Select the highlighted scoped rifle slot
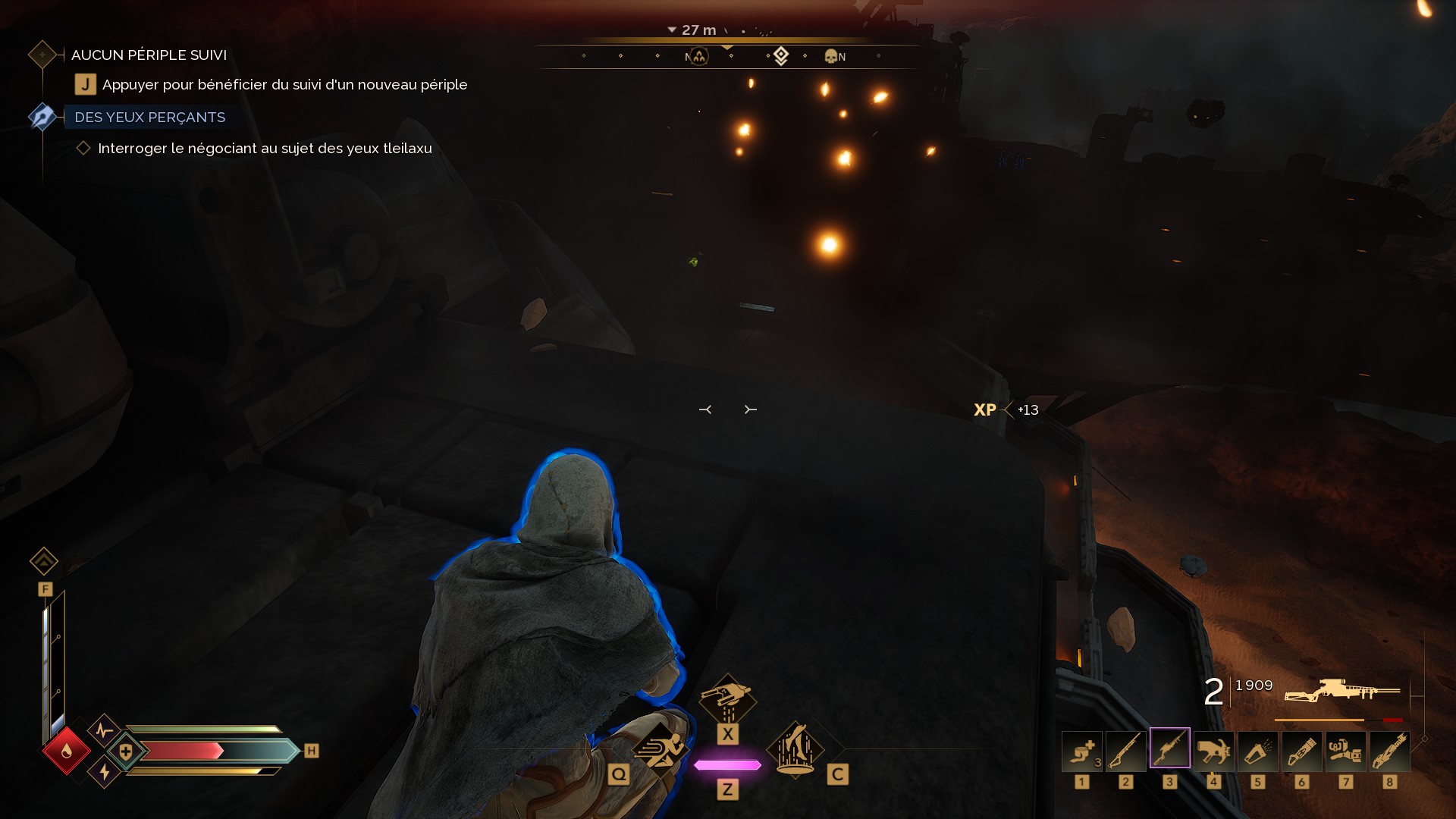1456x819 pixels. [1169, 749]
